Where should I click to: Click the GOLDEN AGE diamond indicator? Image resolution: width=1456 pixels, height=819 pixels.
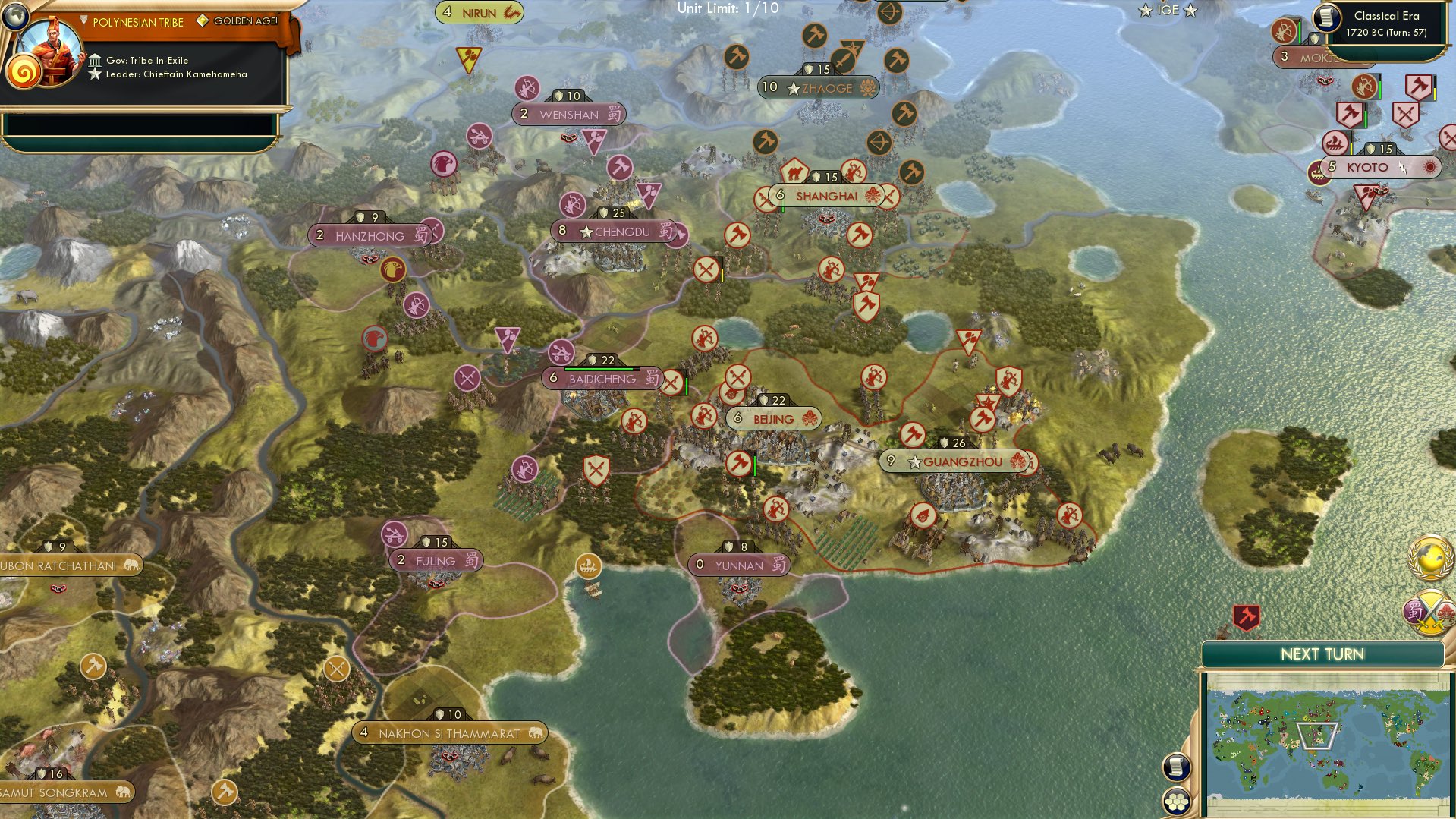click(x=201, y=22)
